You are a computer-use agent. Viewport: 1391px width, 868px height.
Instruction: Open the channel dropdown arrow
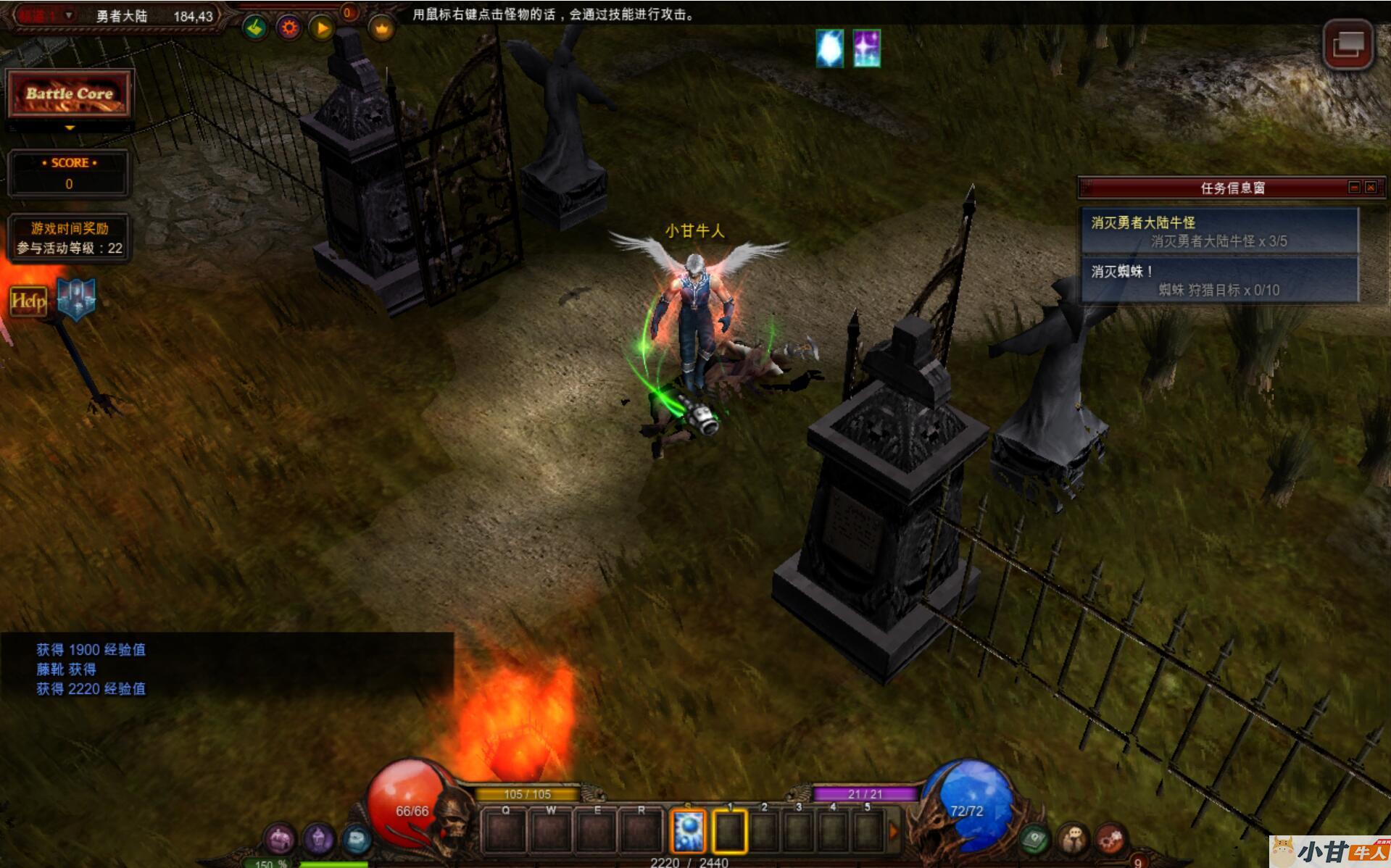69,15
